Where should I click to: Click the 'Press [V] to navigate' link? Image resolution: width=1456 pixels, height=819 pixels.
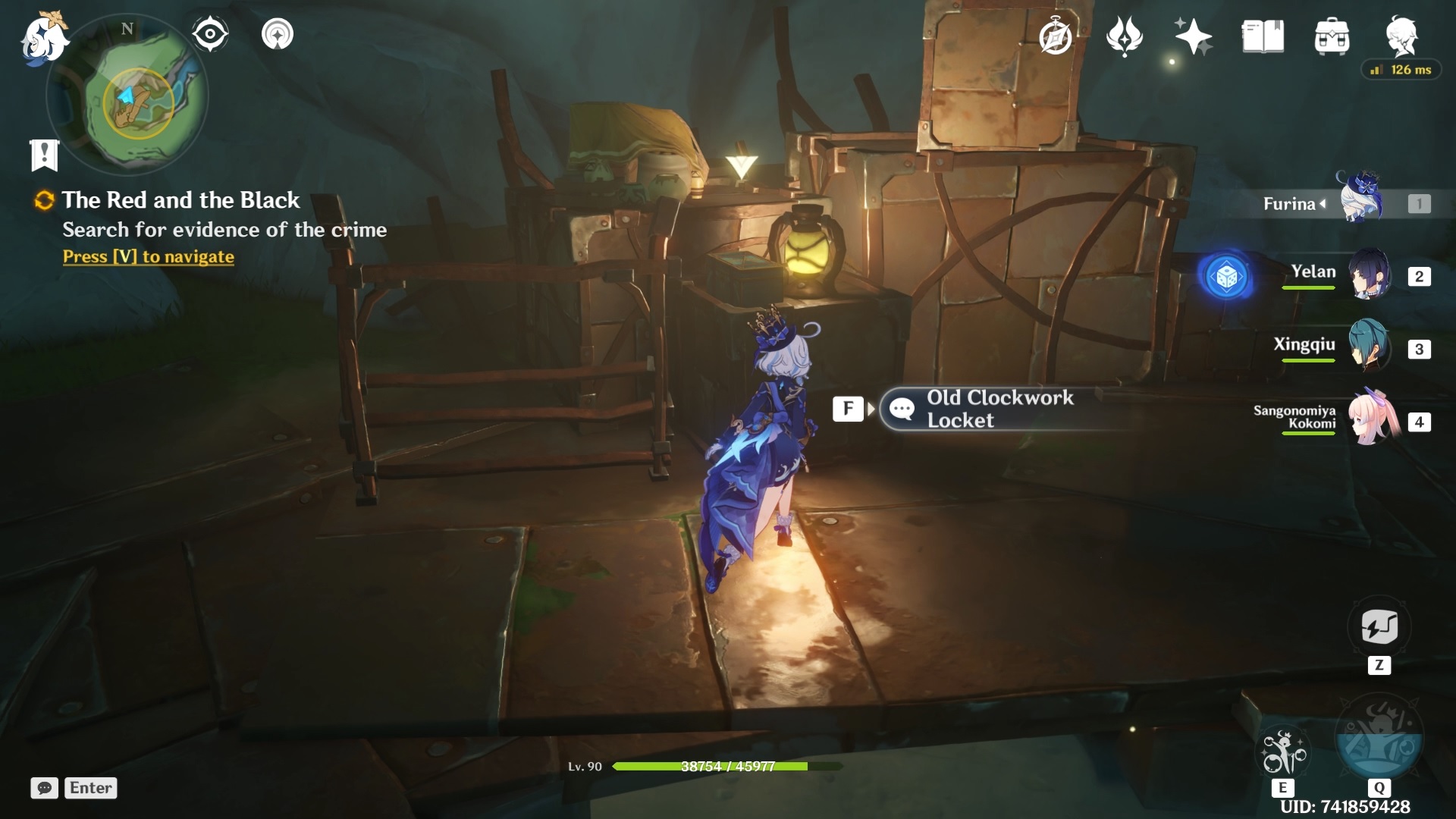(149, 257)
